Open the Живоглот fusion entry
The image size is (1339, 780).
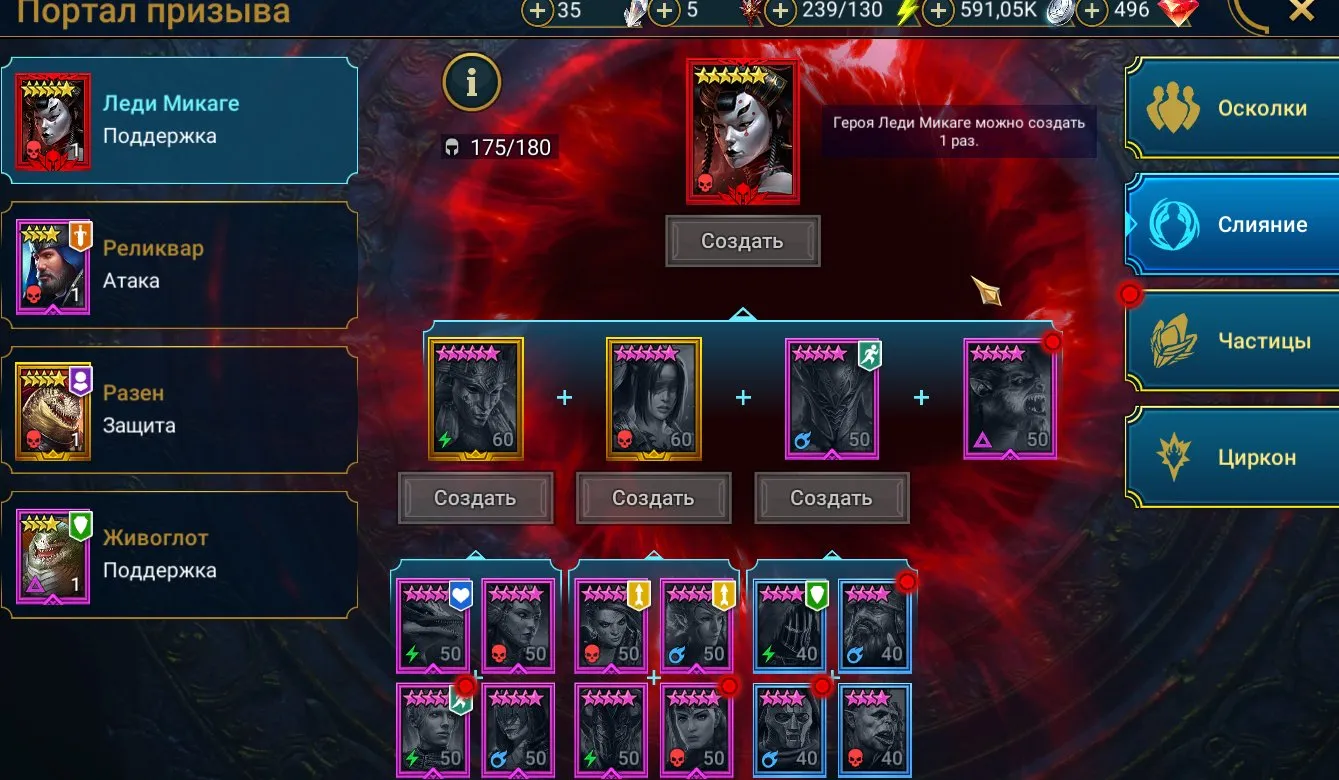180,554
